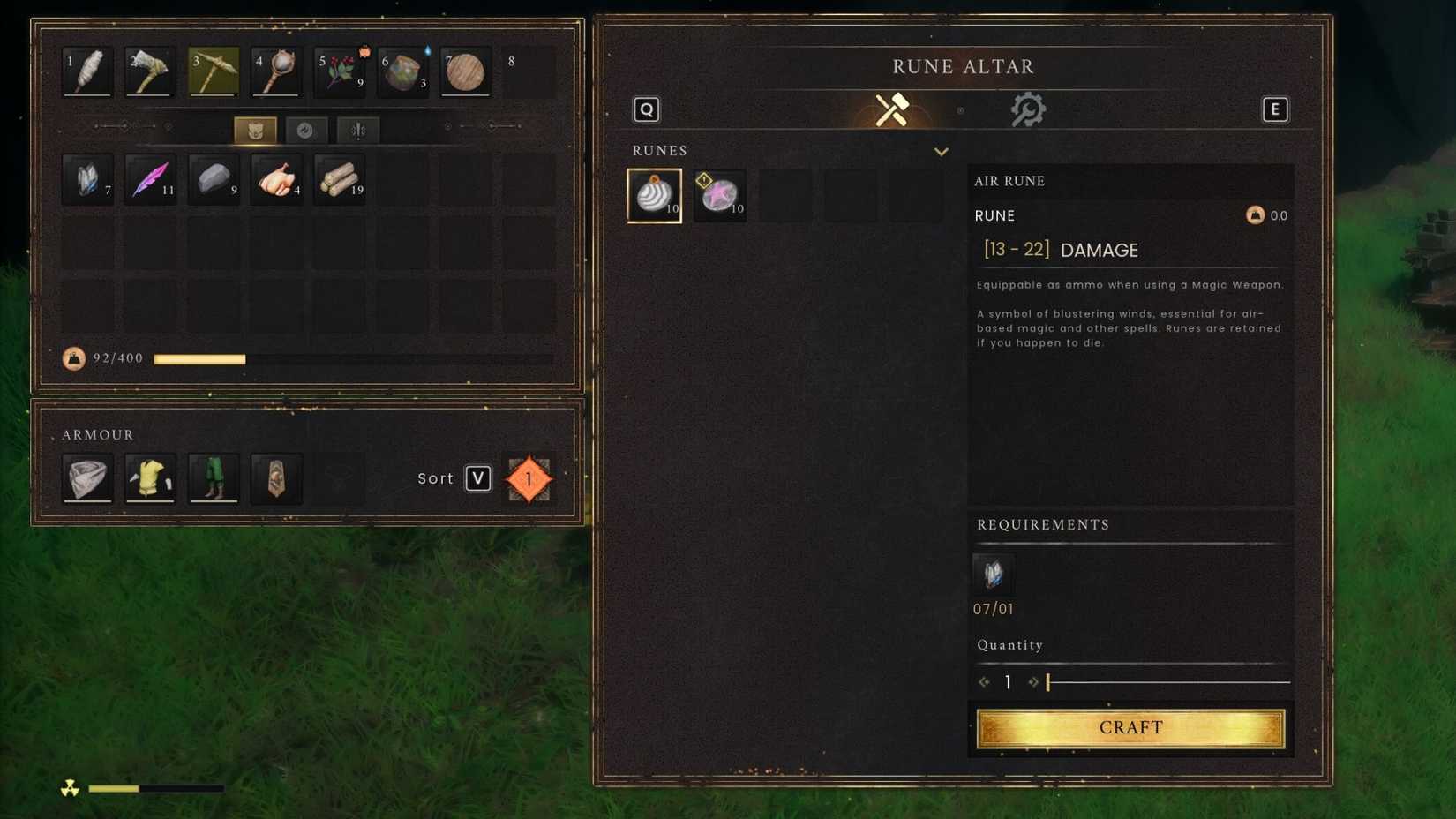Screen dimensions: 1456x819
Task: Click the orange diamond notification badge
Action: click(528, 479)
